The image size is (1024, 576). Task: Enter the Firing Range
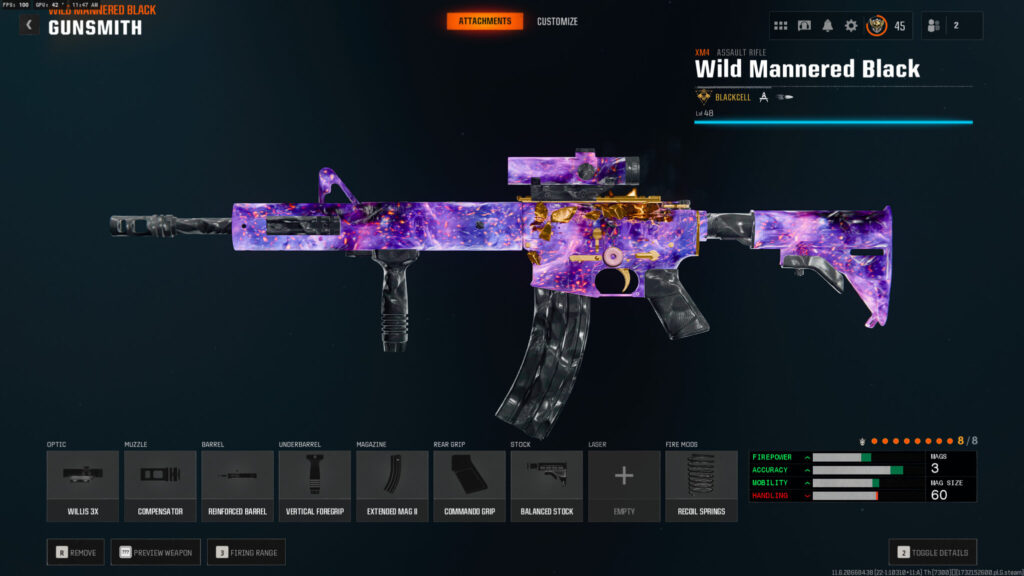(x=246, y=551)
